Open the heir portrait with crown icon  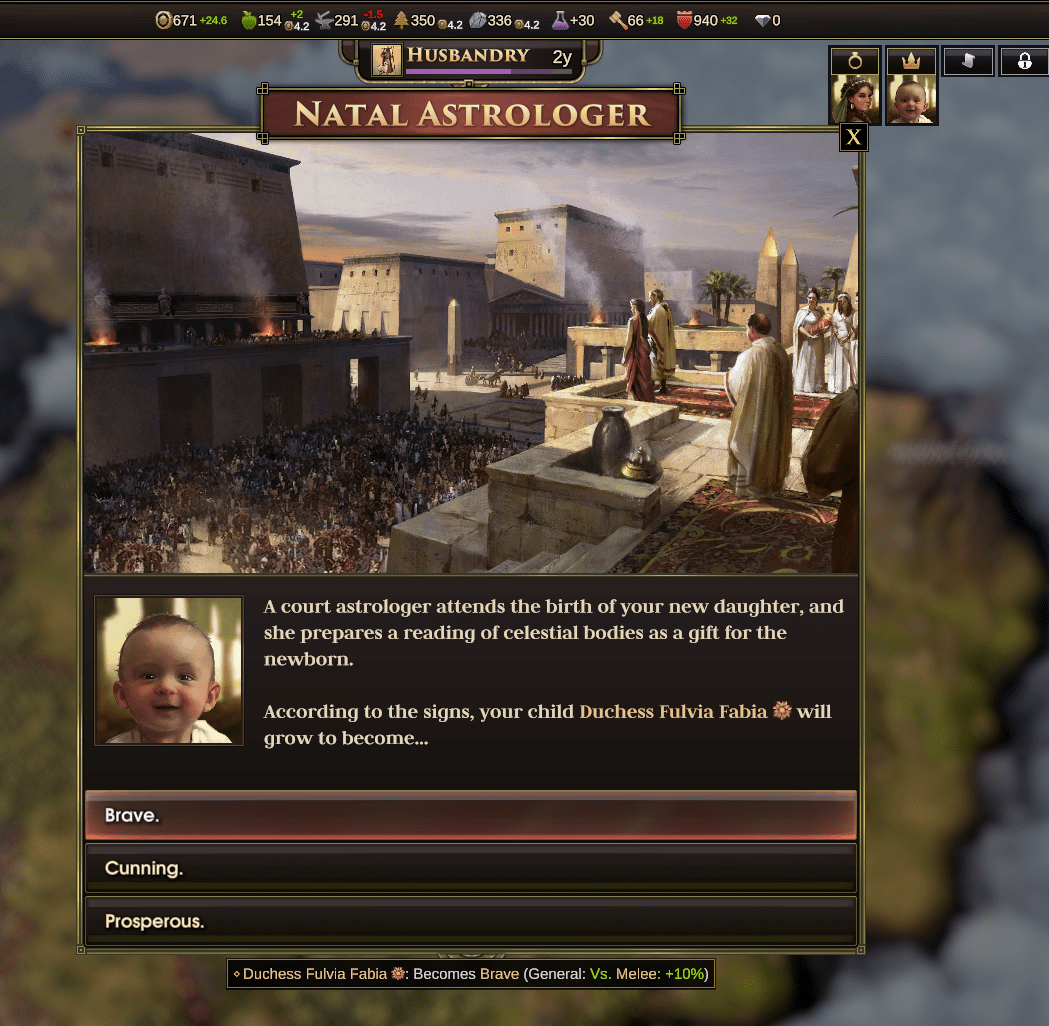(x=911, y=86)
